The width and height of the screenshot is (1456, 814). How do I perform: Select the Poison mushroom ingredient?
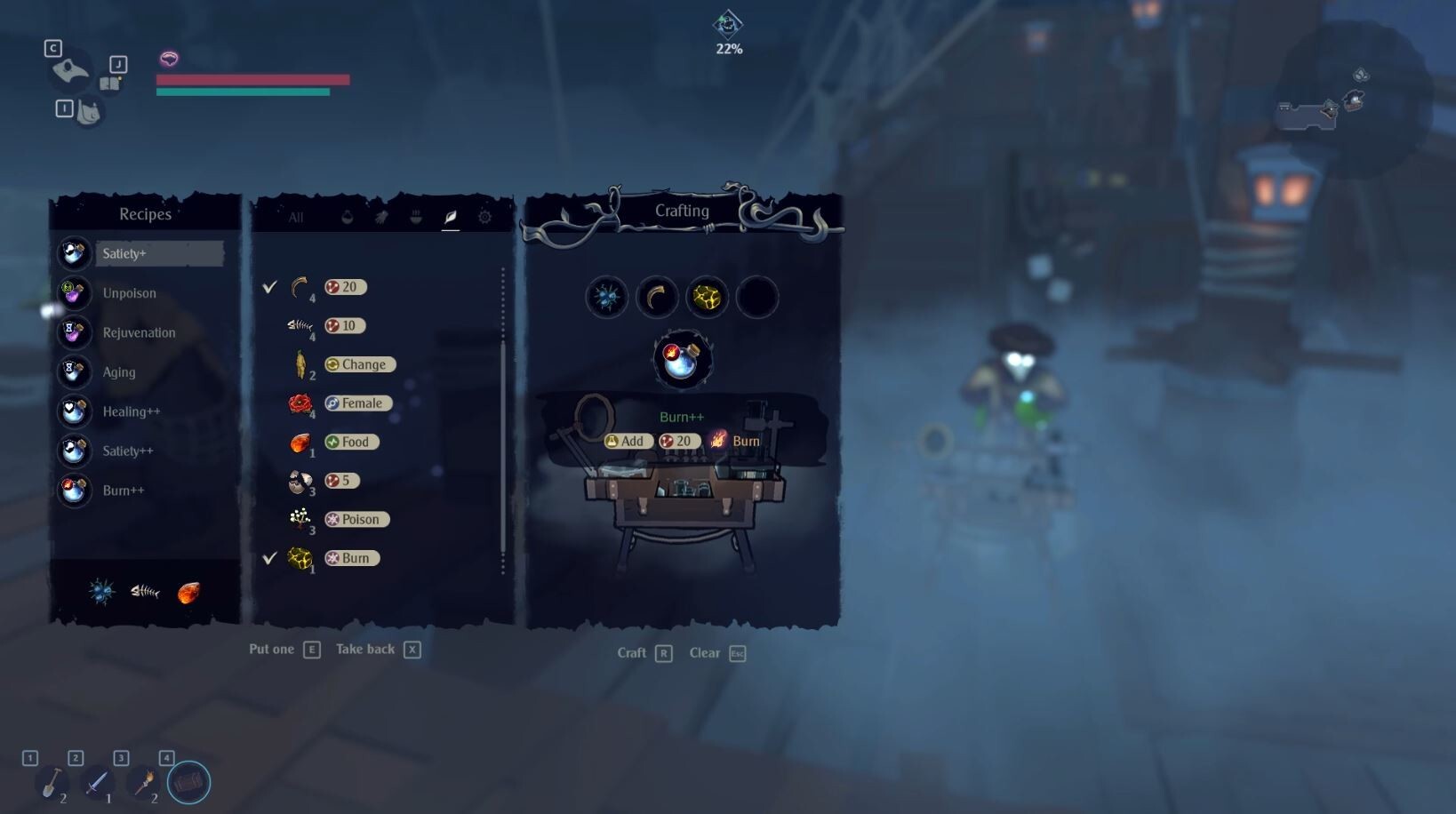pos(300,519)
